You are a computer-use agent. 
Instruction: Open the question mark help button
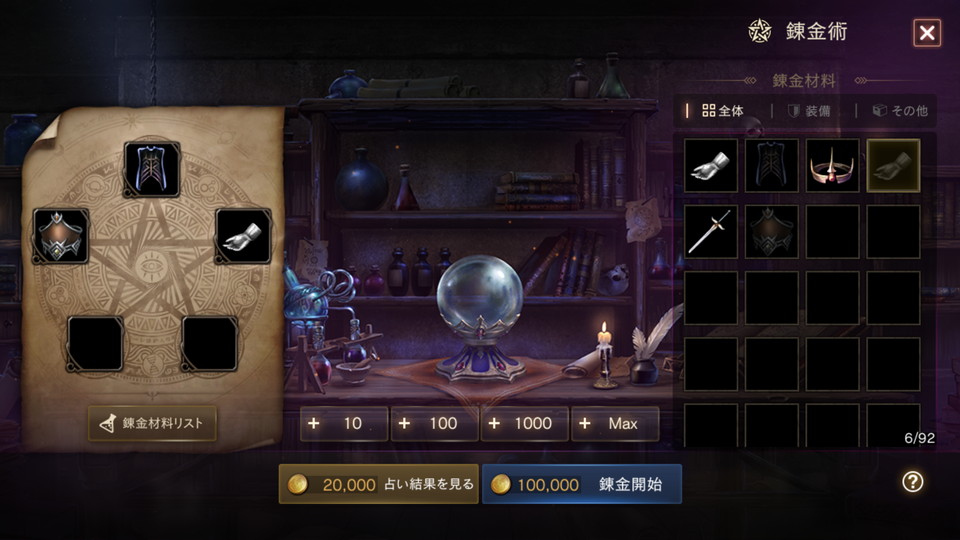(x=912, y=482)
